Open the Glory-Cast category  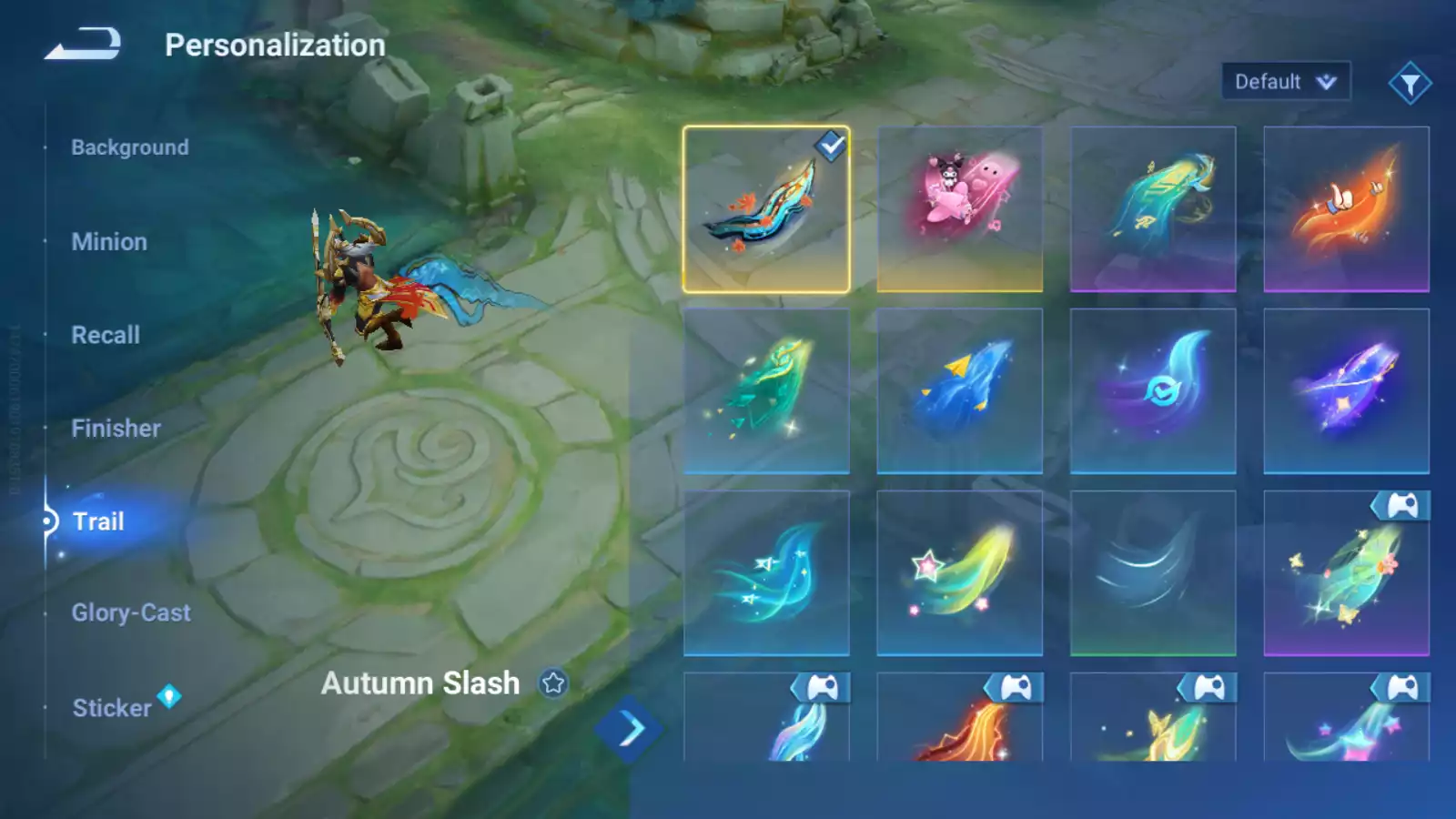131,613
